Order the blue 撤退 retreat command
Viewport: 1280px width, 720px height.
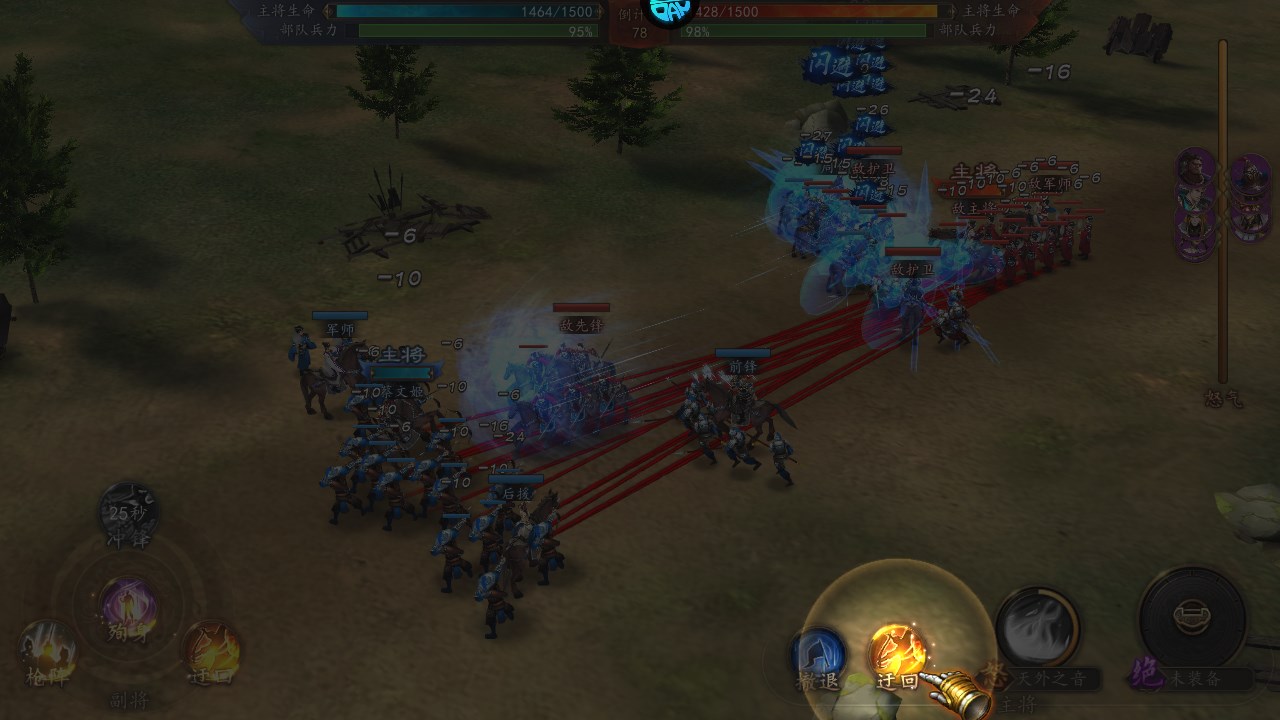click(x=819, y=654)
